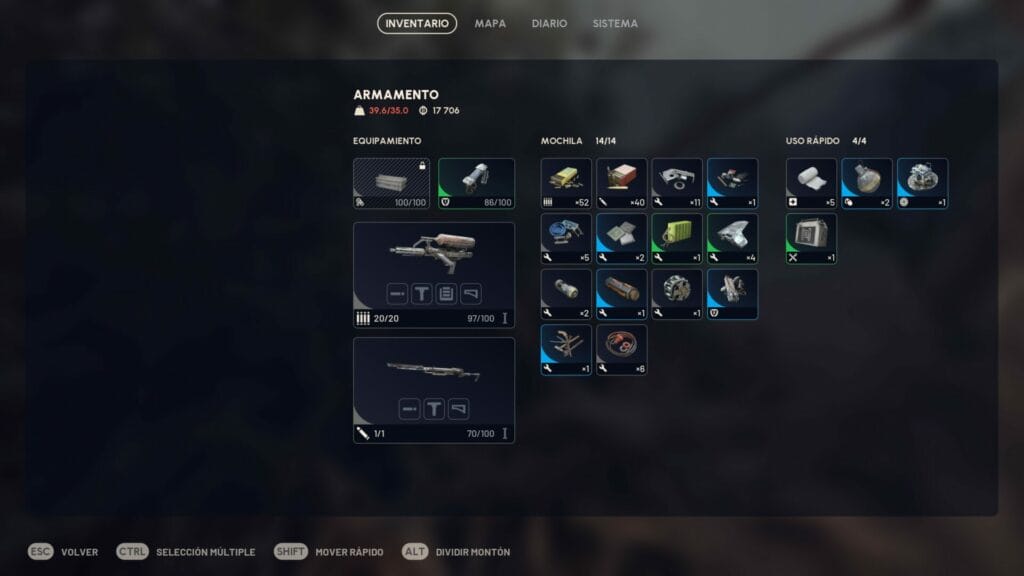Screen dimensions: 1024x576
Task: Pick the green metal box quick-use item
Action: [x=811, y=238]
